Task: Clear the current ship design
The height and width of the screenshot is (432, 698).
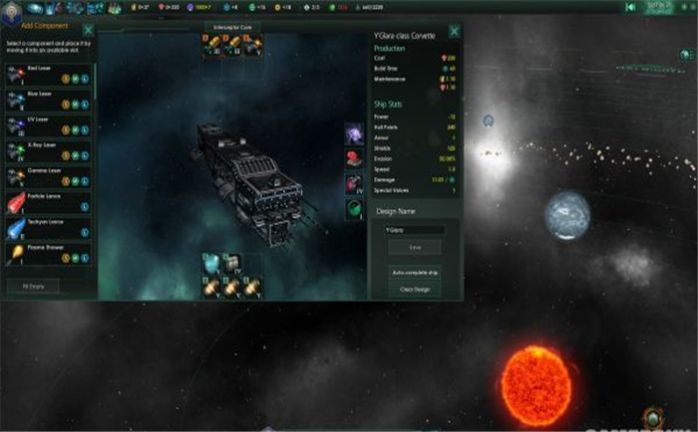Action: pos(415,289)
